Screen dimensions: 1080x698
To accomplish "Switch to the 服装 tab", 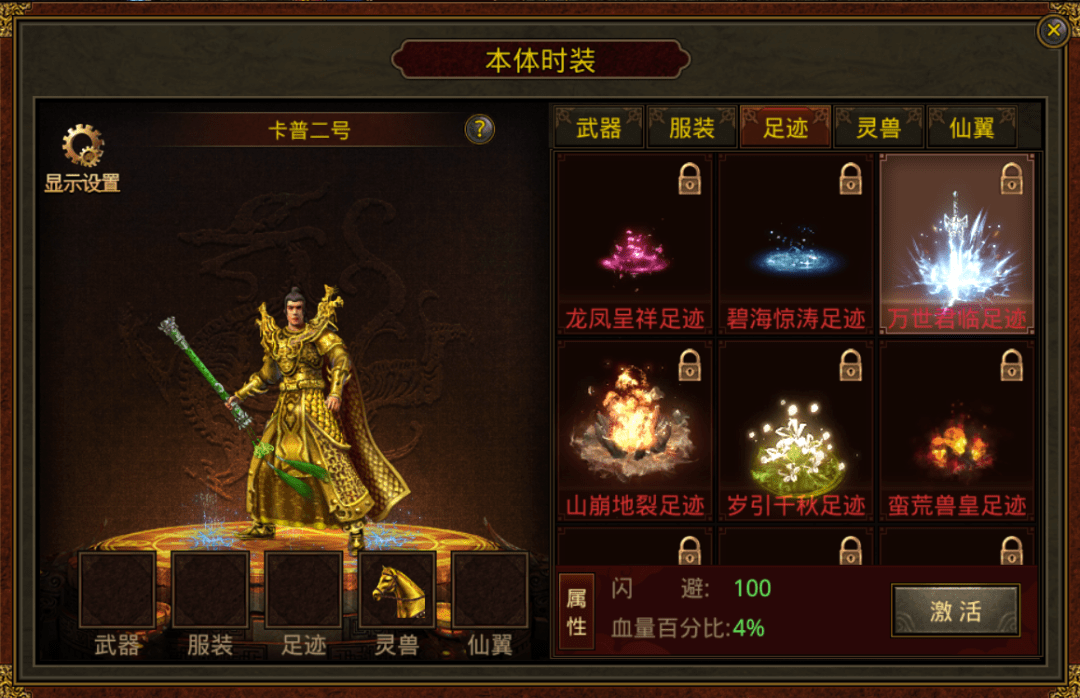I will [x=691, y=128].
